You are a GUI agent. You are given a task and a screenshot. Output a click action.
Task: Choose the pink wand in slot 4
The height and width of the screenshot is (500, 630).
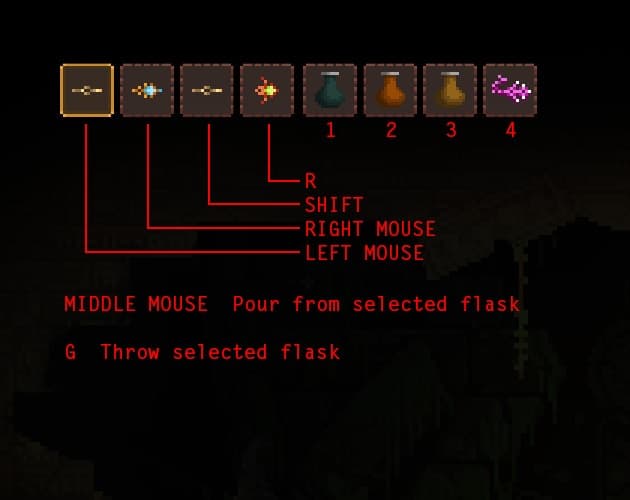click(x=510, y=90)
